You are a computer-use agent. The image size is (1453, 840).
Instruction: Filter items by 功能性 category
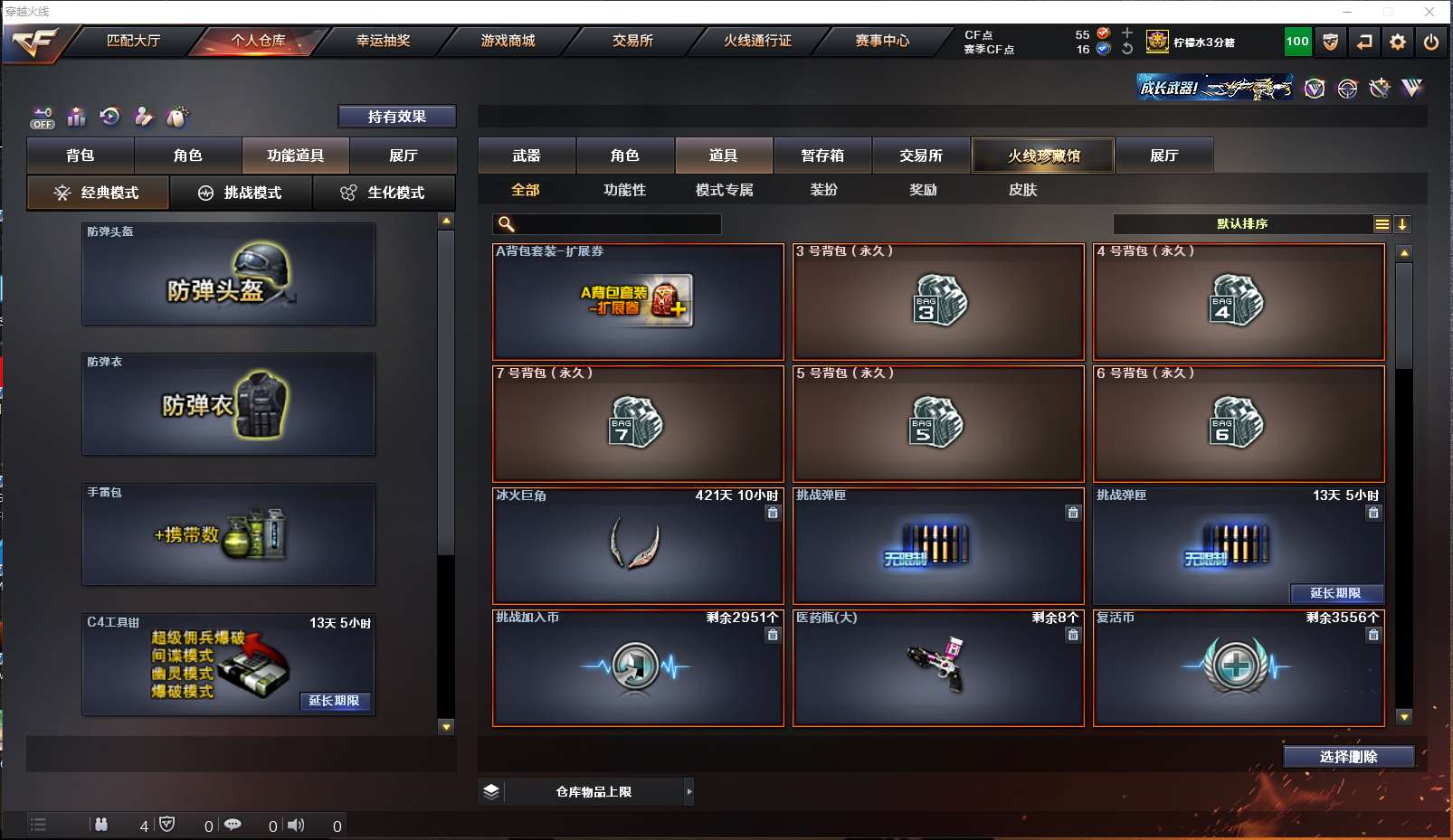[624, 190]
